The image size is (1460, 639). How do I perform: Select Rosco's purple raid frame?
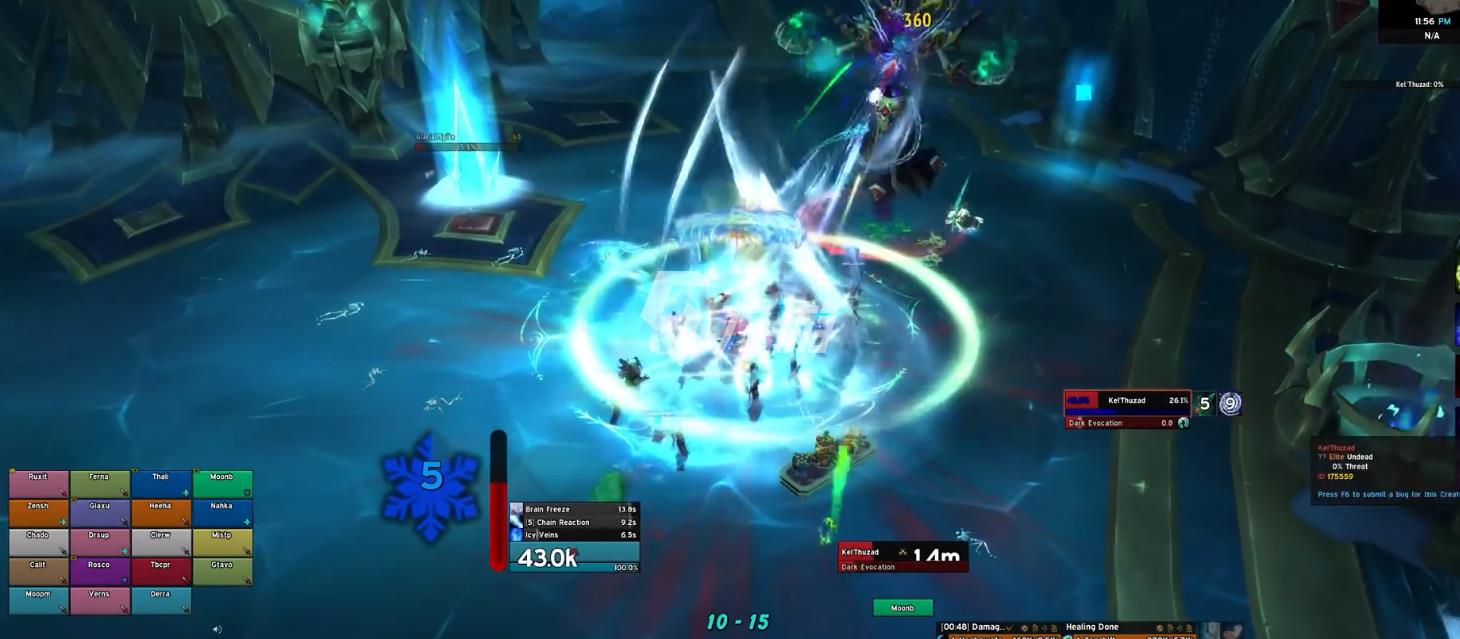[x=100, y=571]
